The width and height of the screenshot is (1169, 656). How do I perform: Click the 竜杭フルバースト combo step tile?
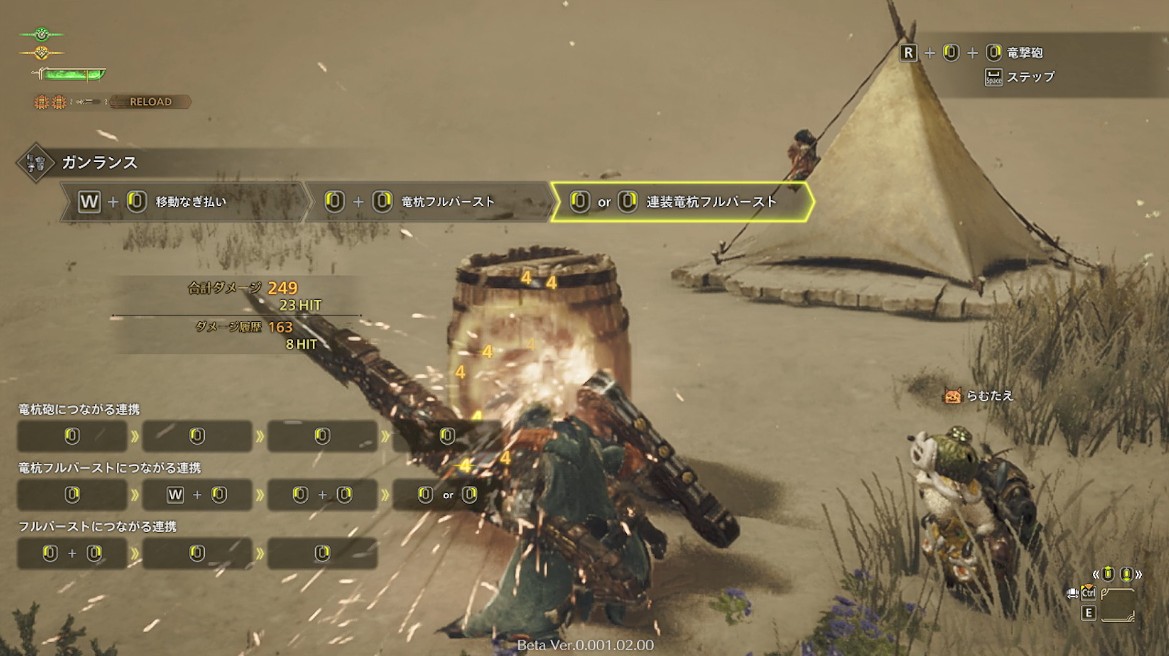pos(430,202)
